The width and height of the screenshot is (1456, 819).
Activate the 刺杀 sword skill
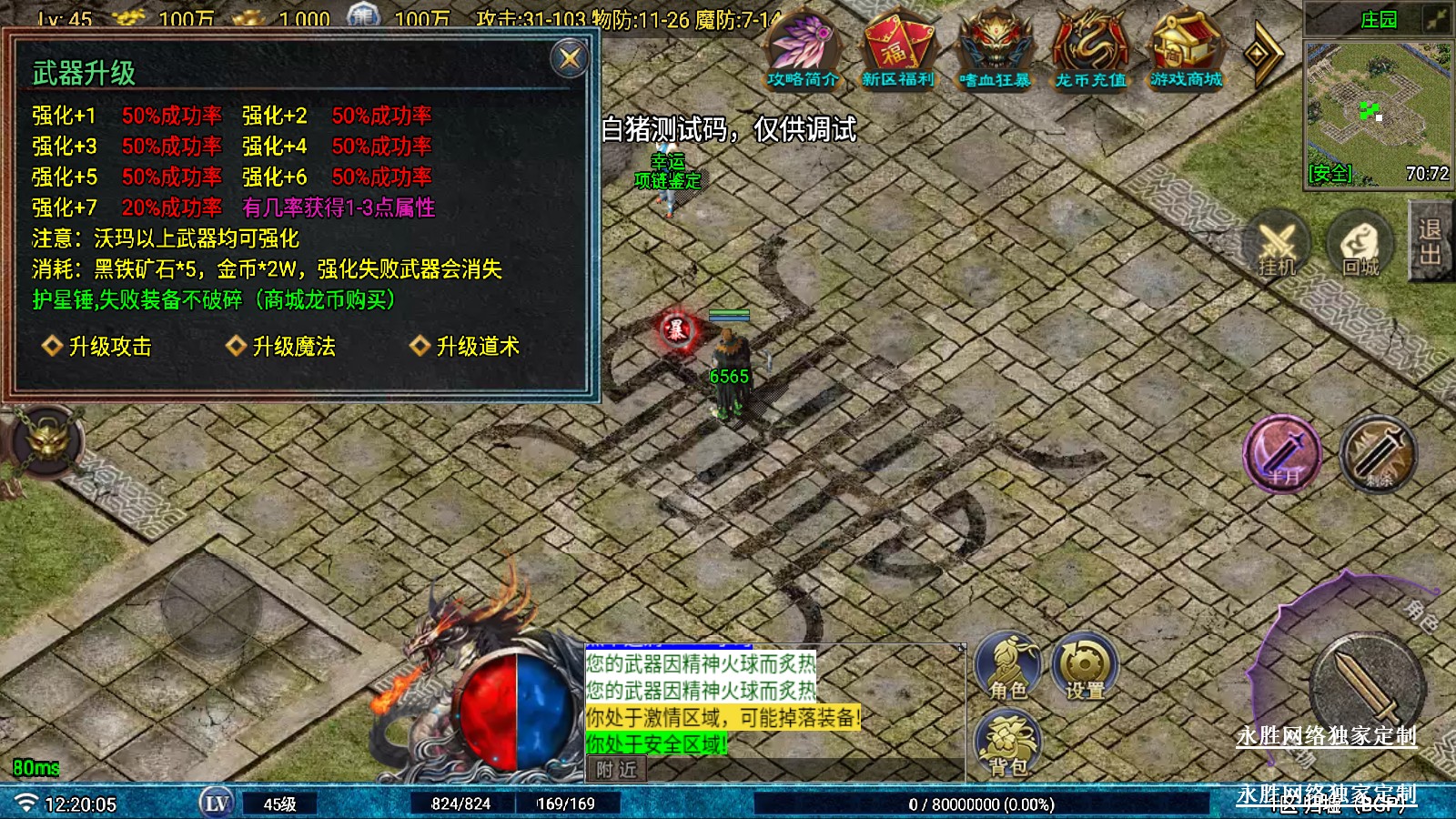click(1378, 454)
